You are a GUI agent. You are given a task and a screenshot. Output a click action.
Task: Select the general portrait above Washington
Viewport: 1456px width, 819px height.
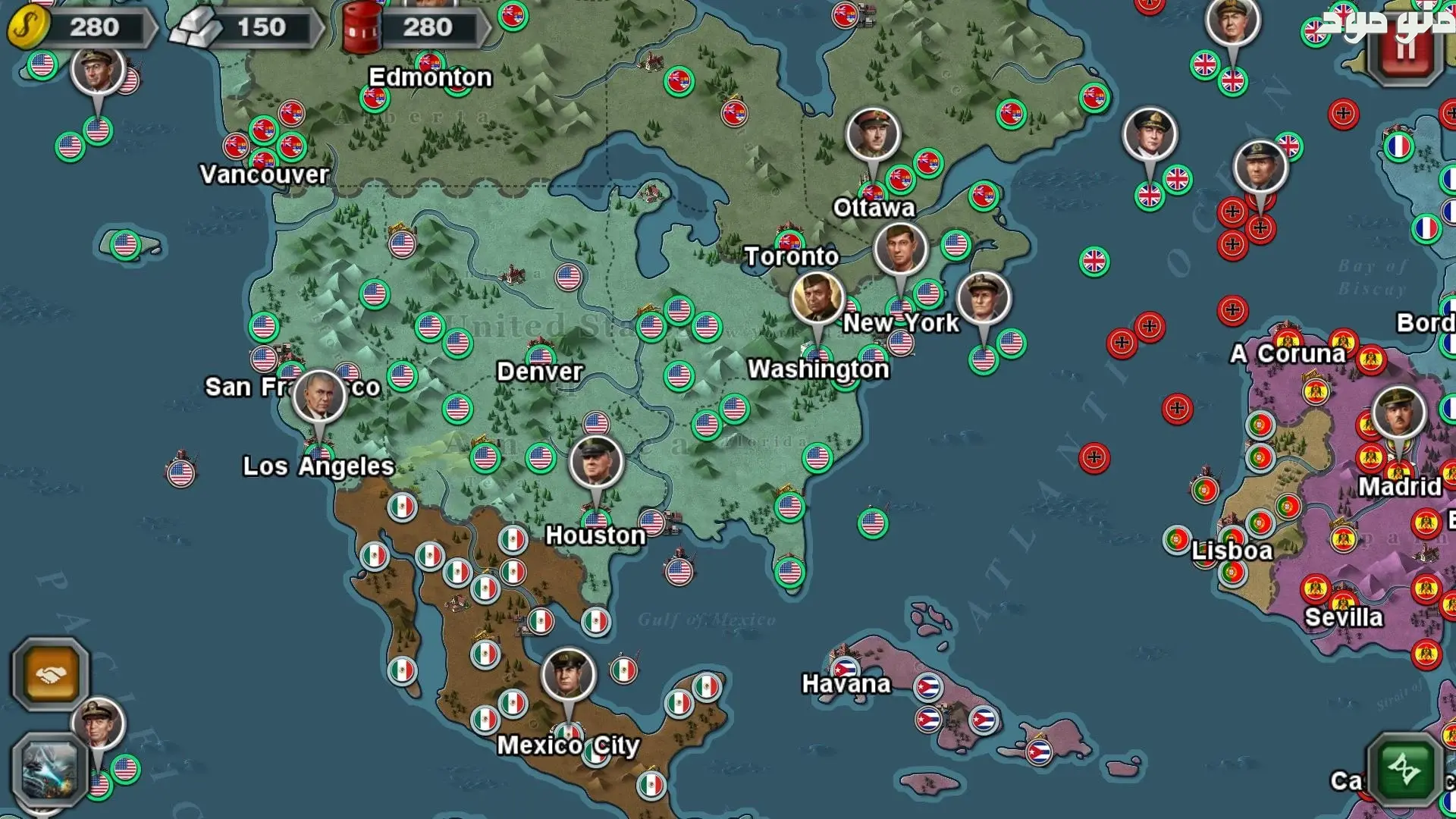tap(817, 298)
